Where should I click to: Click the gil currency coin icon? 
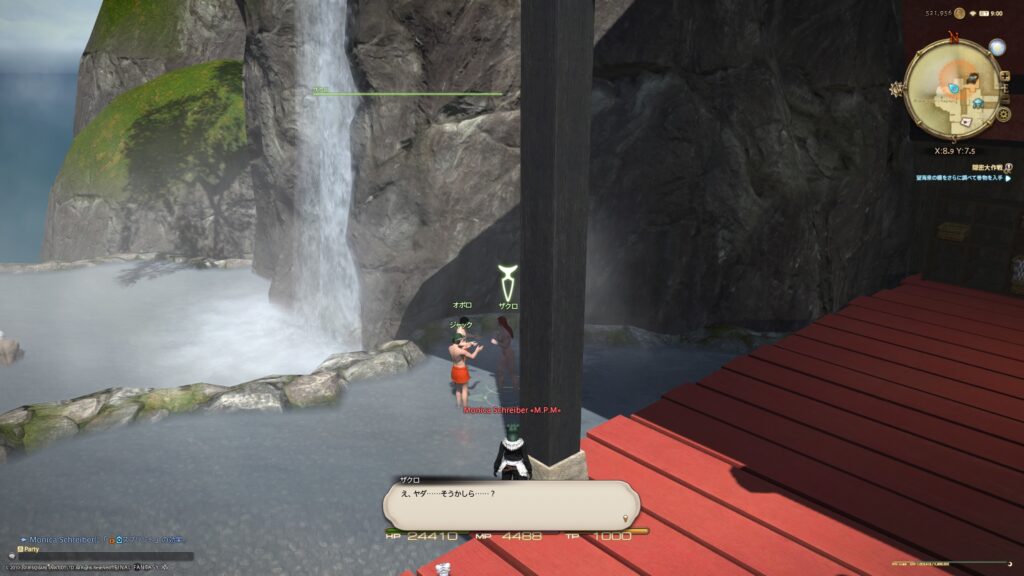[959, 13]
